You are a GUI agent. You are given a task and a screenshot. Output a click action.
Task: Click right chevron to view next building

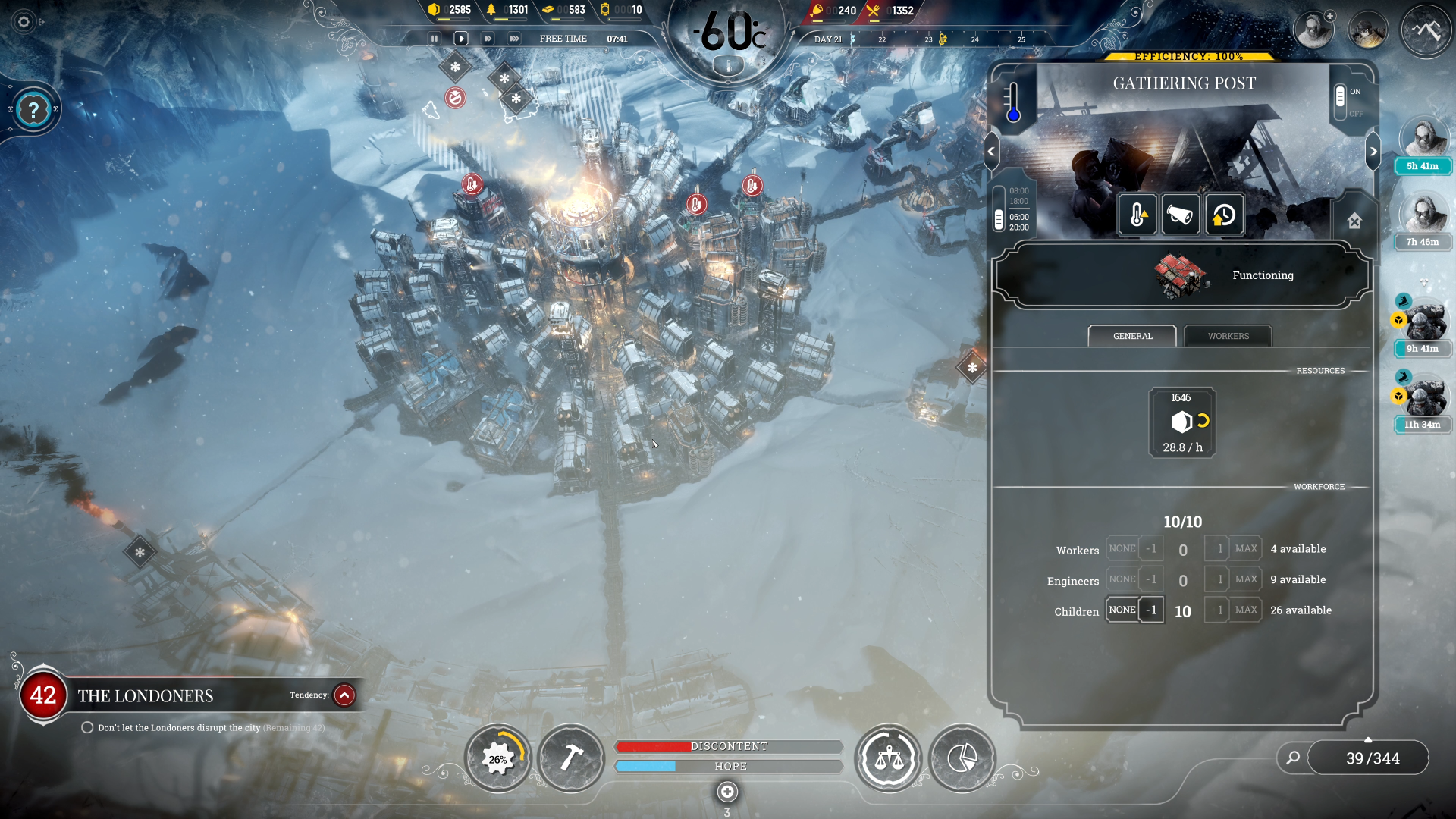coord(1372,151)
